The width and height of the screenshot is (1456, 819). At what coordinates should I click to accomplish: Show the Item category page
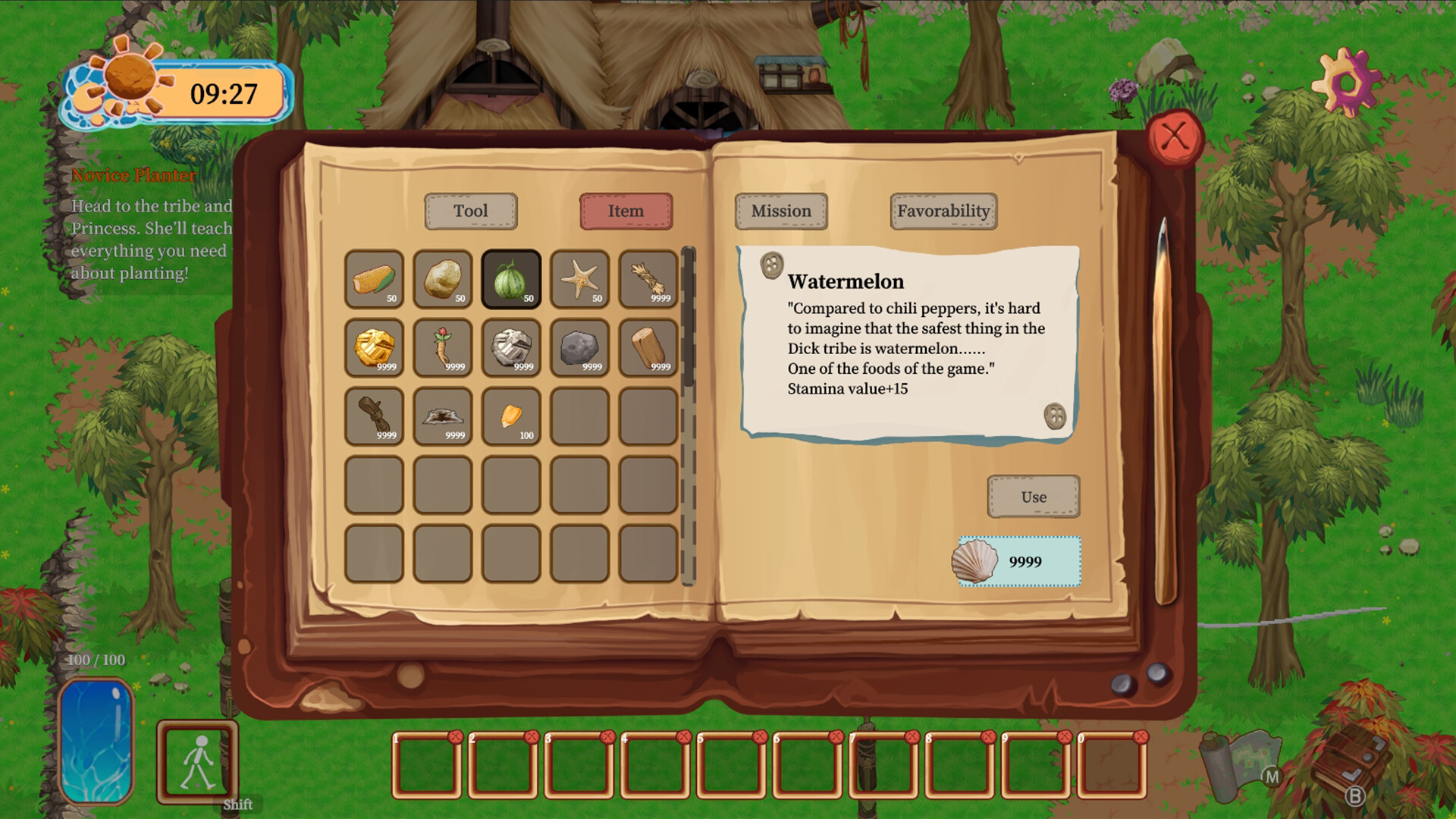pos(626,212)
